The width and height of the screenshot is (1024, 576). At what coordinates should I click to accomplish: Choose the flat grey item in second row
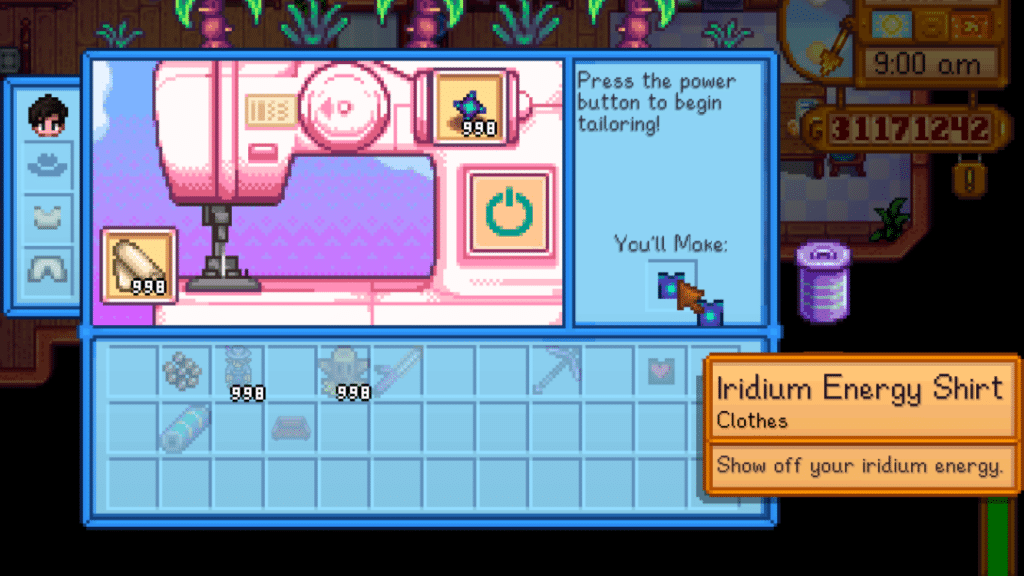pos(290,426)
